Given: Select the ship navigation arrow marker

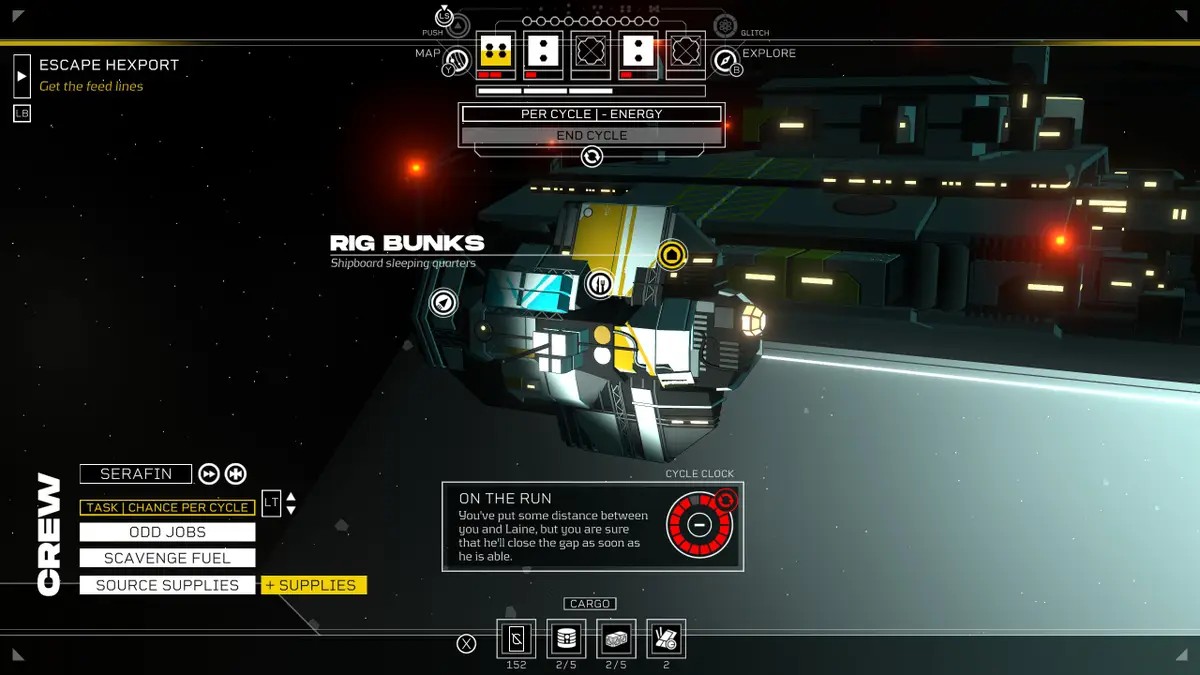Looking at the screenshot, I should 443,301.
